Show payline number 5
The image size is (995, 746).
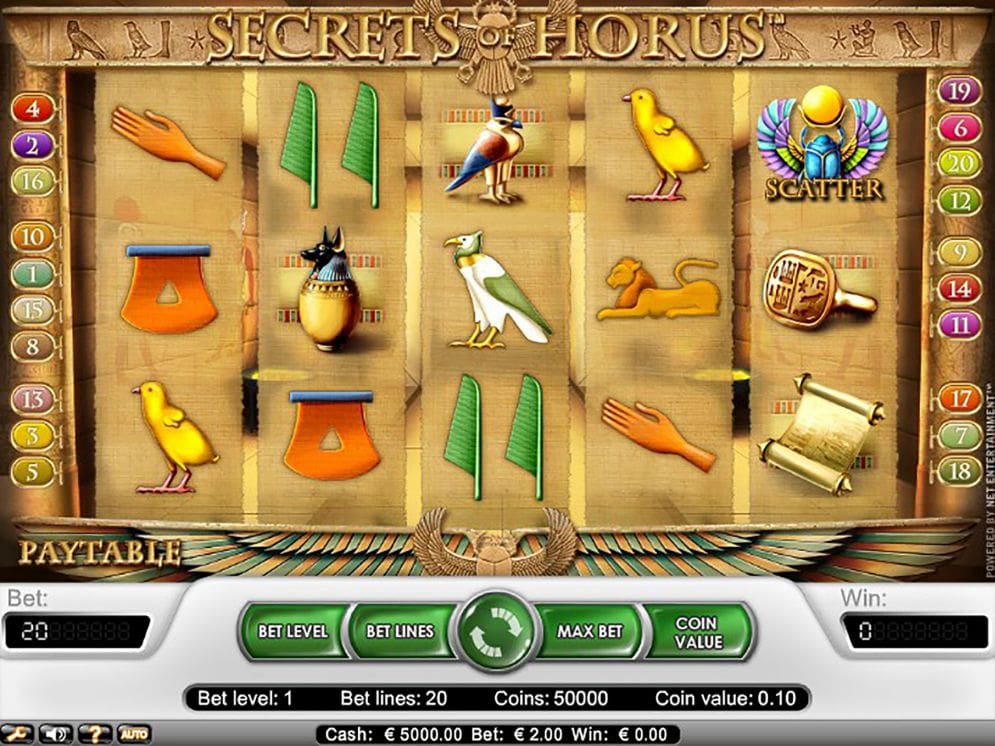pos(33,471)
